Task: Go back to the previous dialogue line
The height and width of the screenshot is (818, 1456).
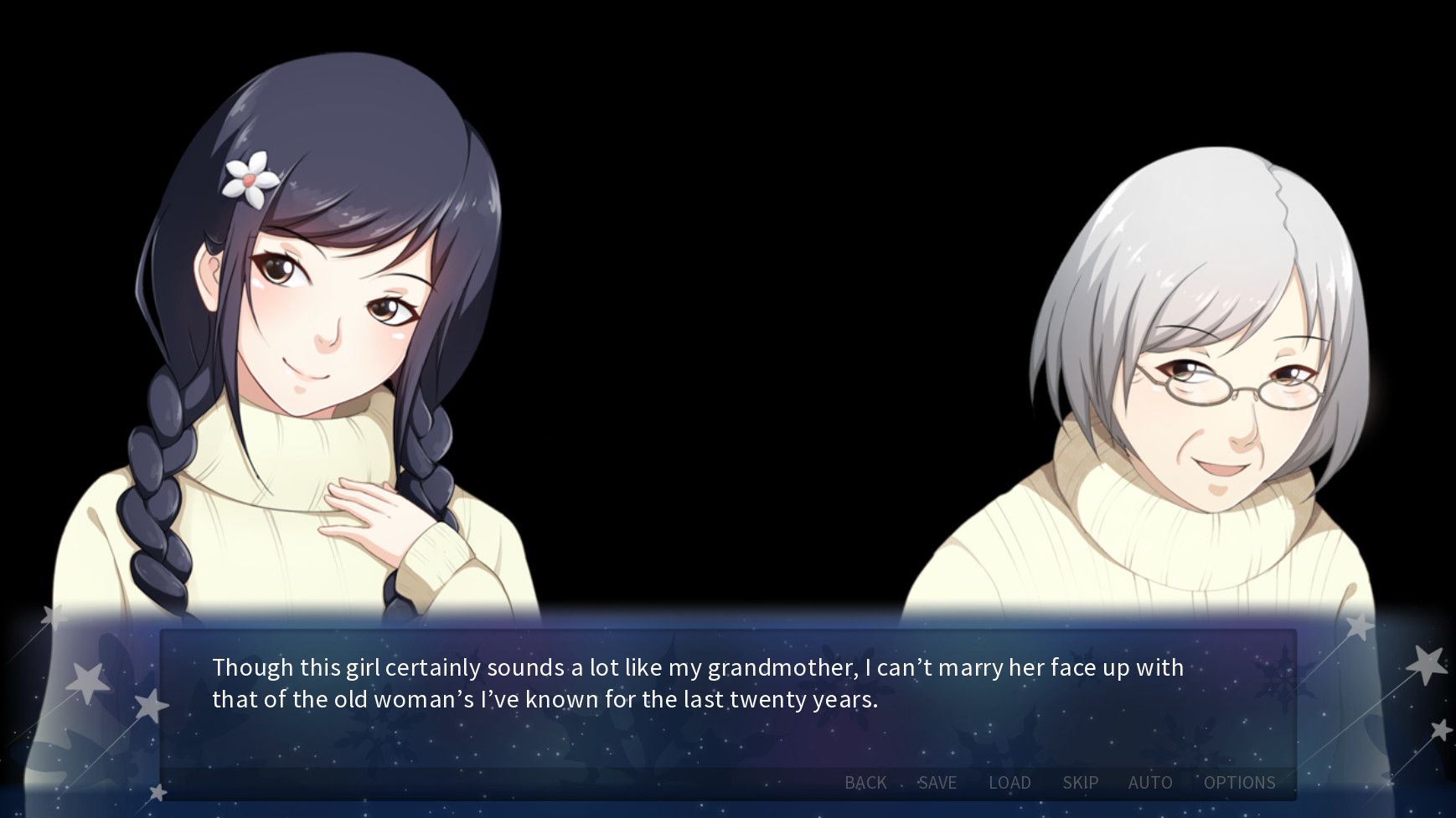Action: coord(865,782)
